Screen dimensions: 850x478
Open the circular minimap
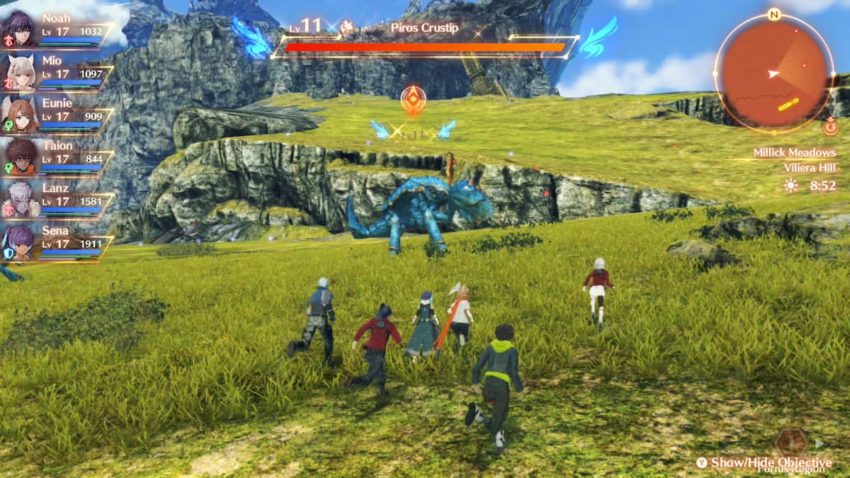(x=774, y=72)
